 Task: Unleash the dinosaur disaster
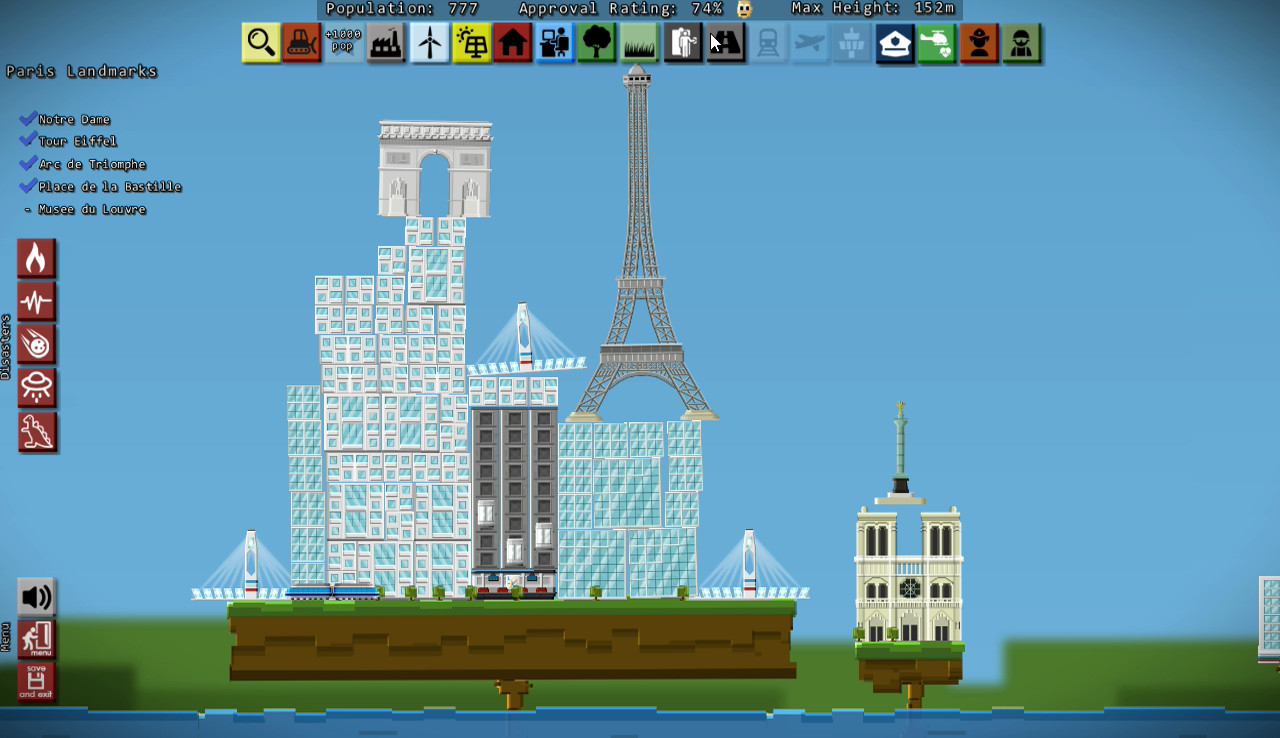[37, 431]
